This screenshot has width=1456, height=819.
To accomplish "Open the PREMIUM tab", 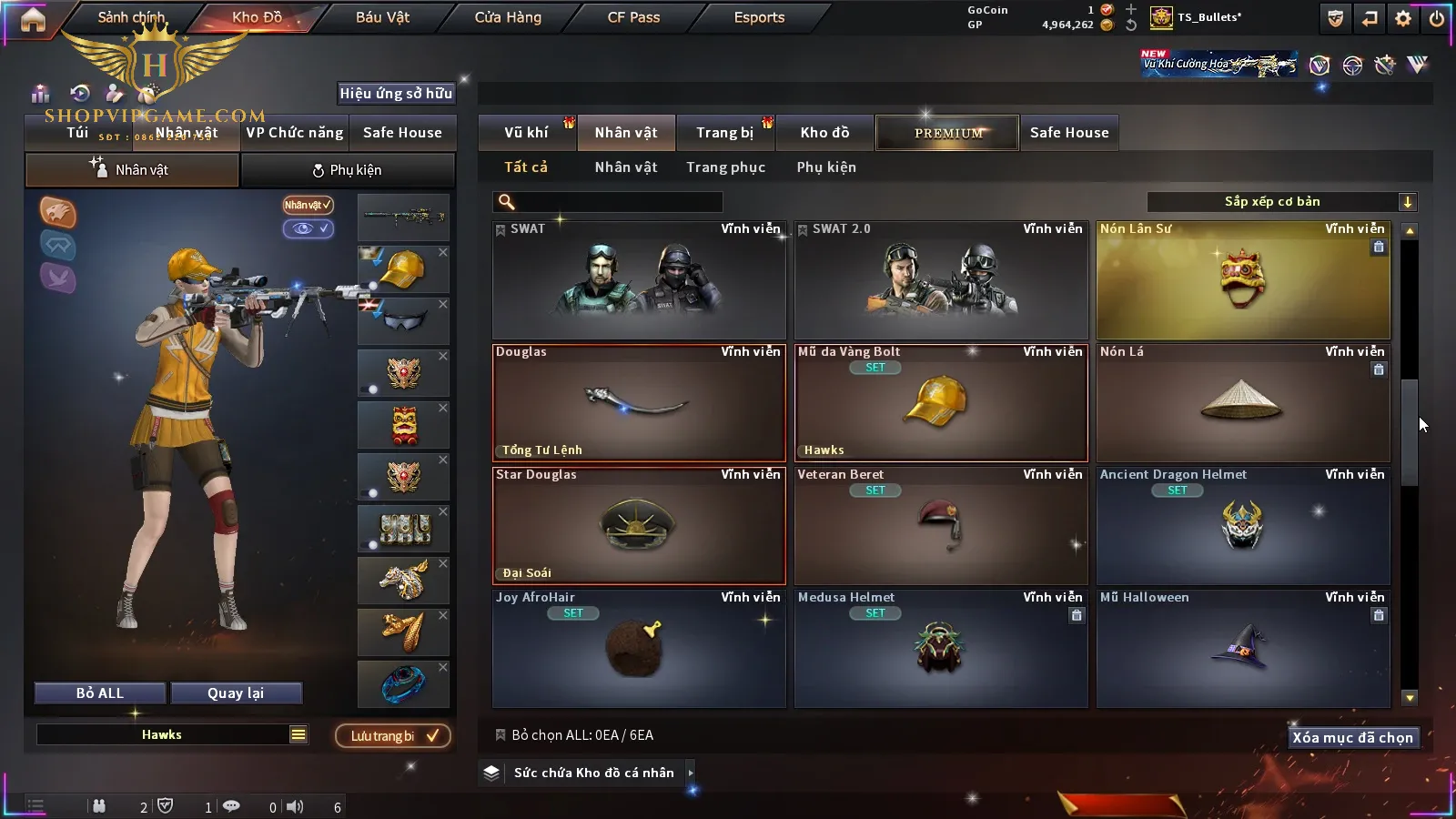I will (x=947, y=133).
